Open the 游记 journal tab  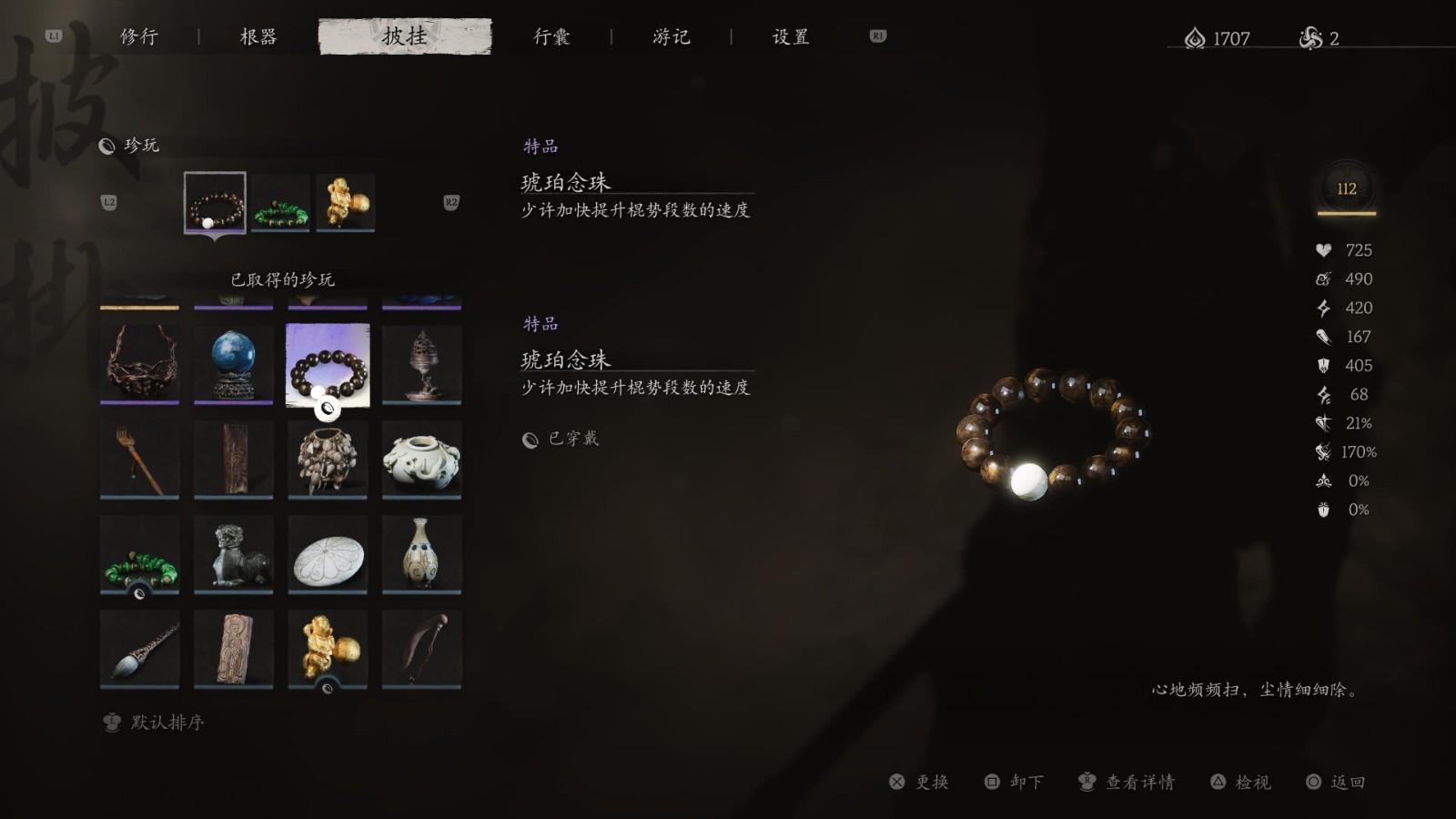[x=672, y=36]
